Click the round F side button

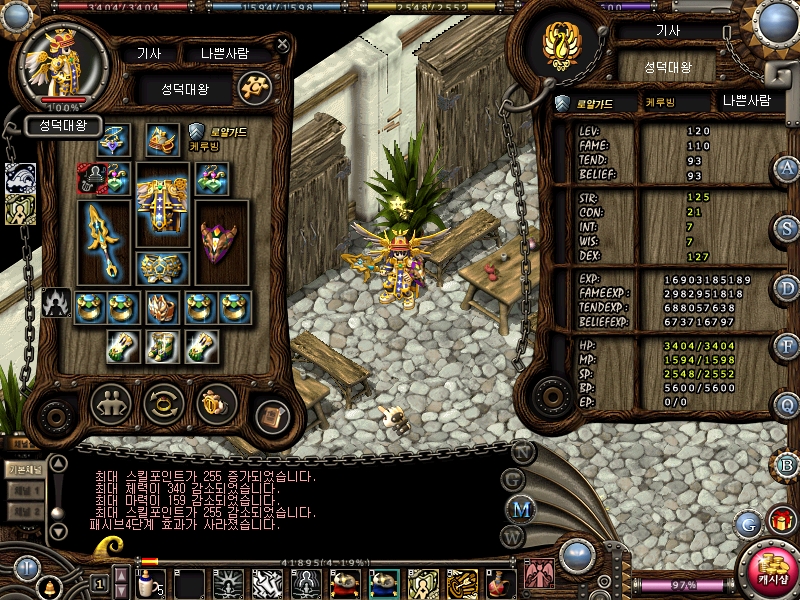pos(788,346)
